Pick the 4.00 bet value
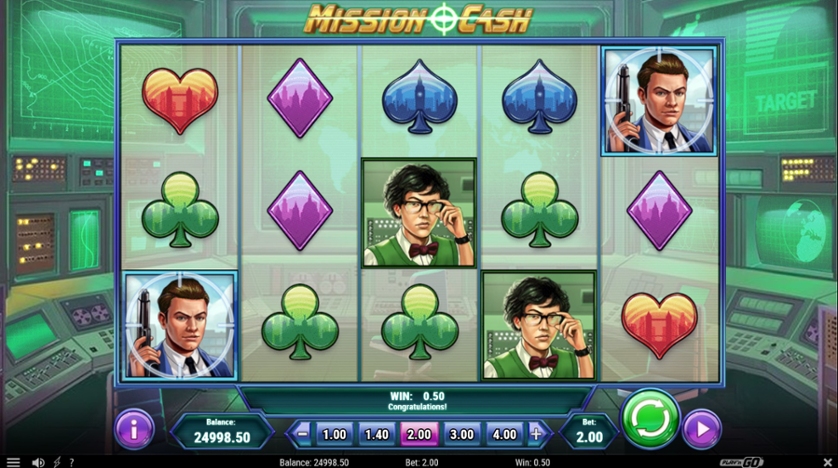 504,434
